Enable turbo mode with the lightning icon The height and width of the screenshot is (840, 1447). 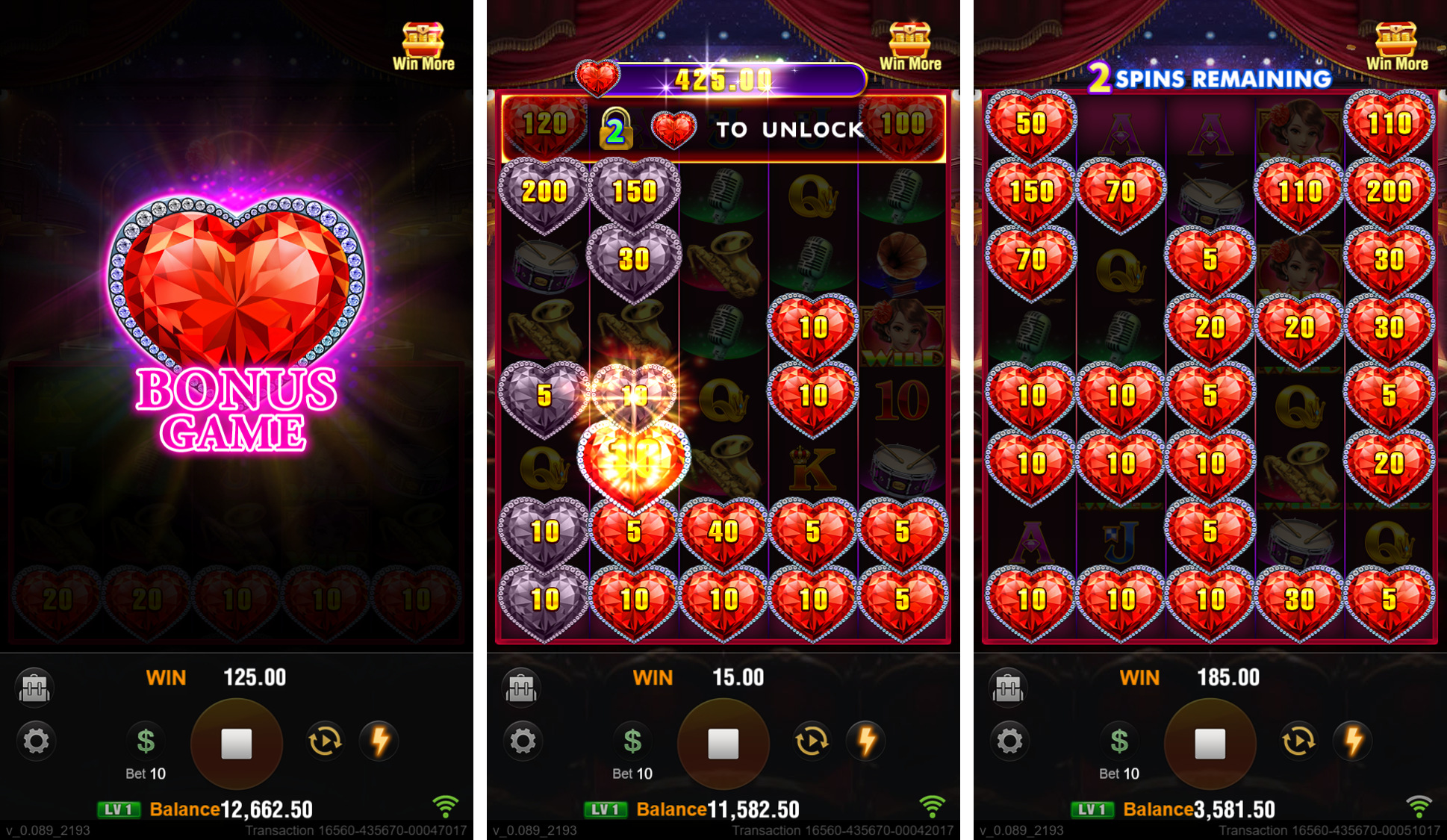click(x=381, y=741)
